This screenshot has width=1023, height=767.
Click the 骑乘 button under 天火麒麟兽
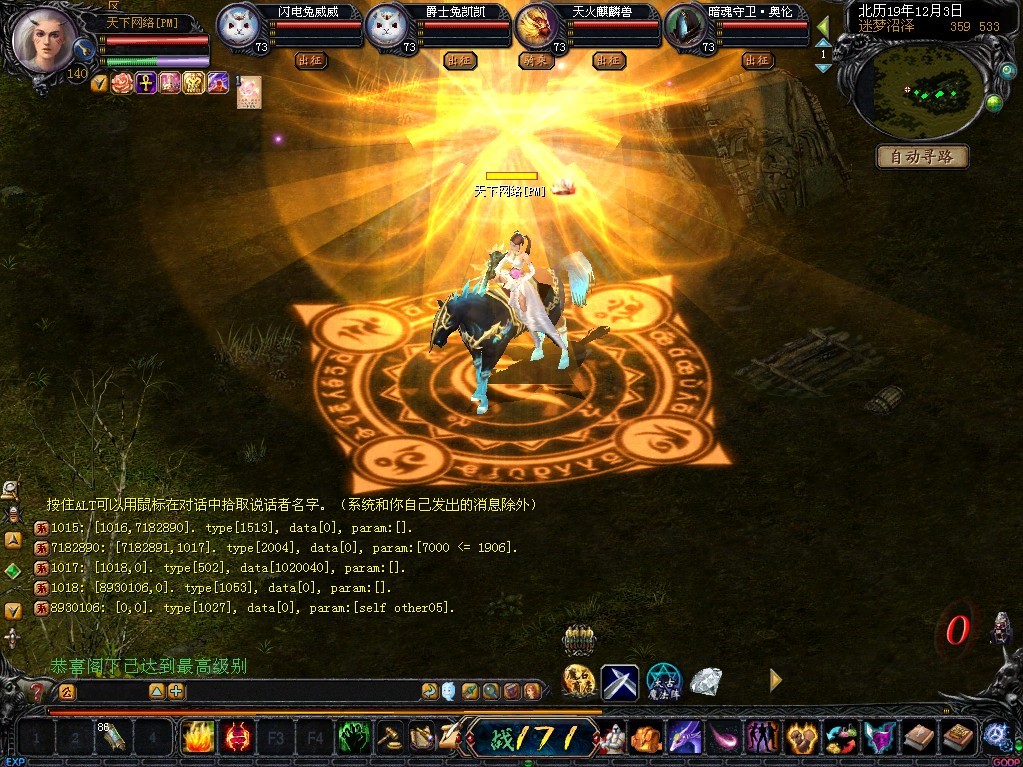[536, 61]
